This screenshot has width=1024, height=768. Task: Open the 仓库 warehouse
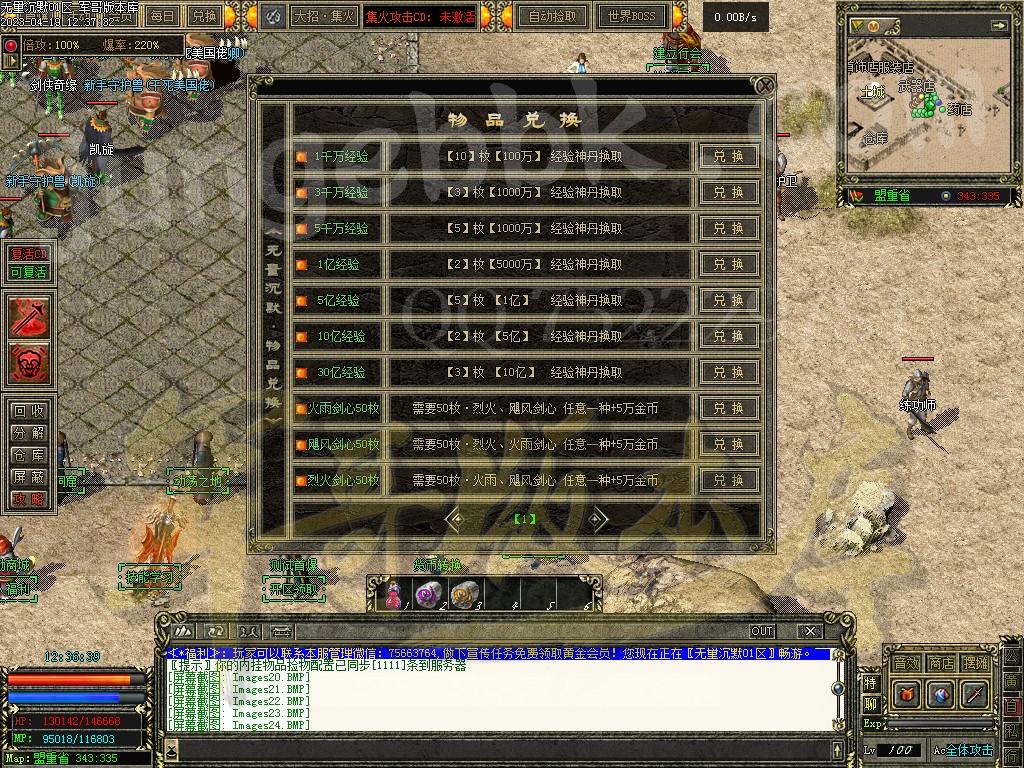tap(27, 455)
